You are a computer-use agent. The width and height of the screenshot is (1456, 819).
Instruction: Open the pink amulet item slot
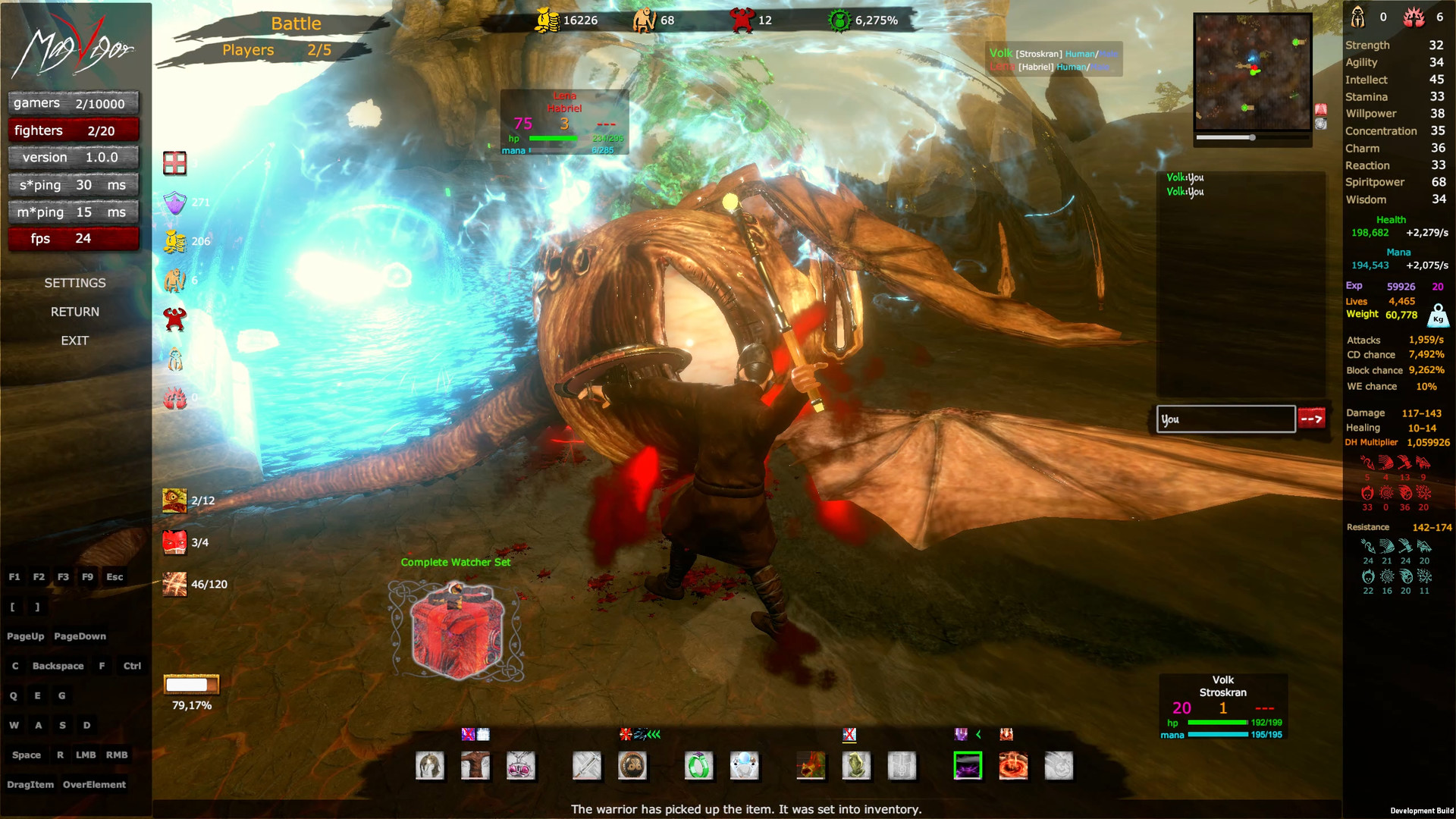point(521,767)
